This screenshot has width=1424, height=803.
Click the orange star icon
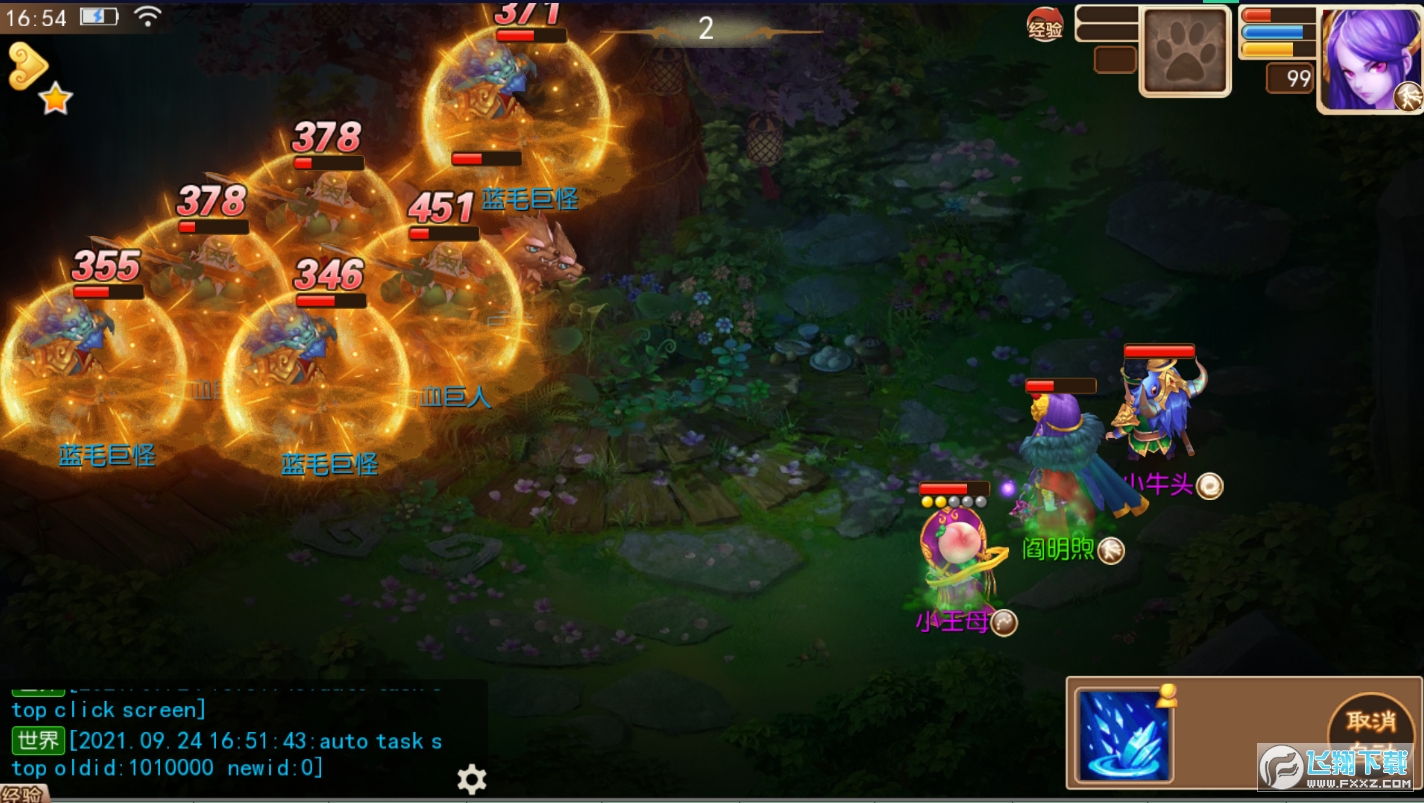[56, 98]
